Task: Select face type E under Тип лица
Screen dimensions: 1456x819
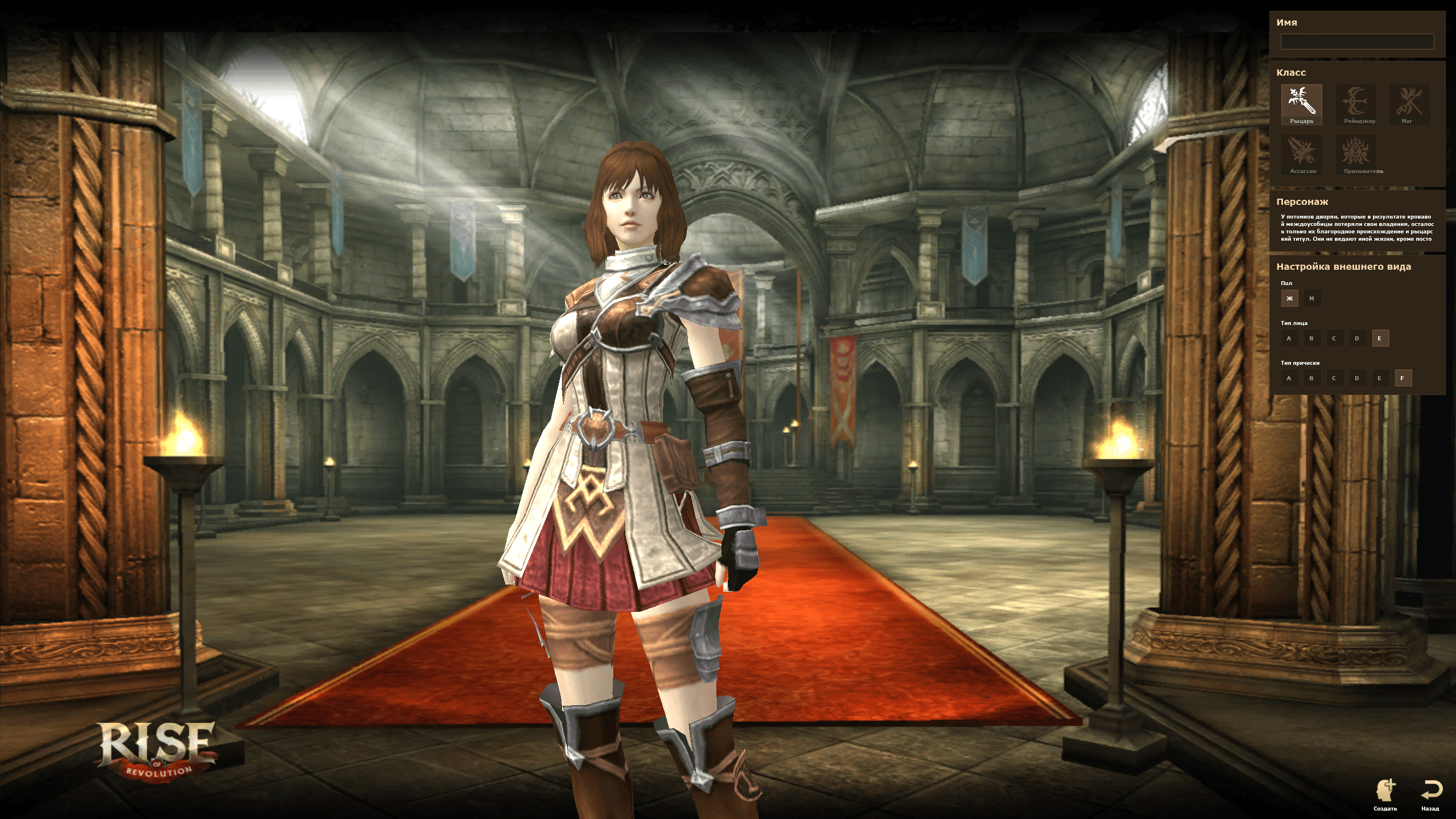Action: [1380, 338]
